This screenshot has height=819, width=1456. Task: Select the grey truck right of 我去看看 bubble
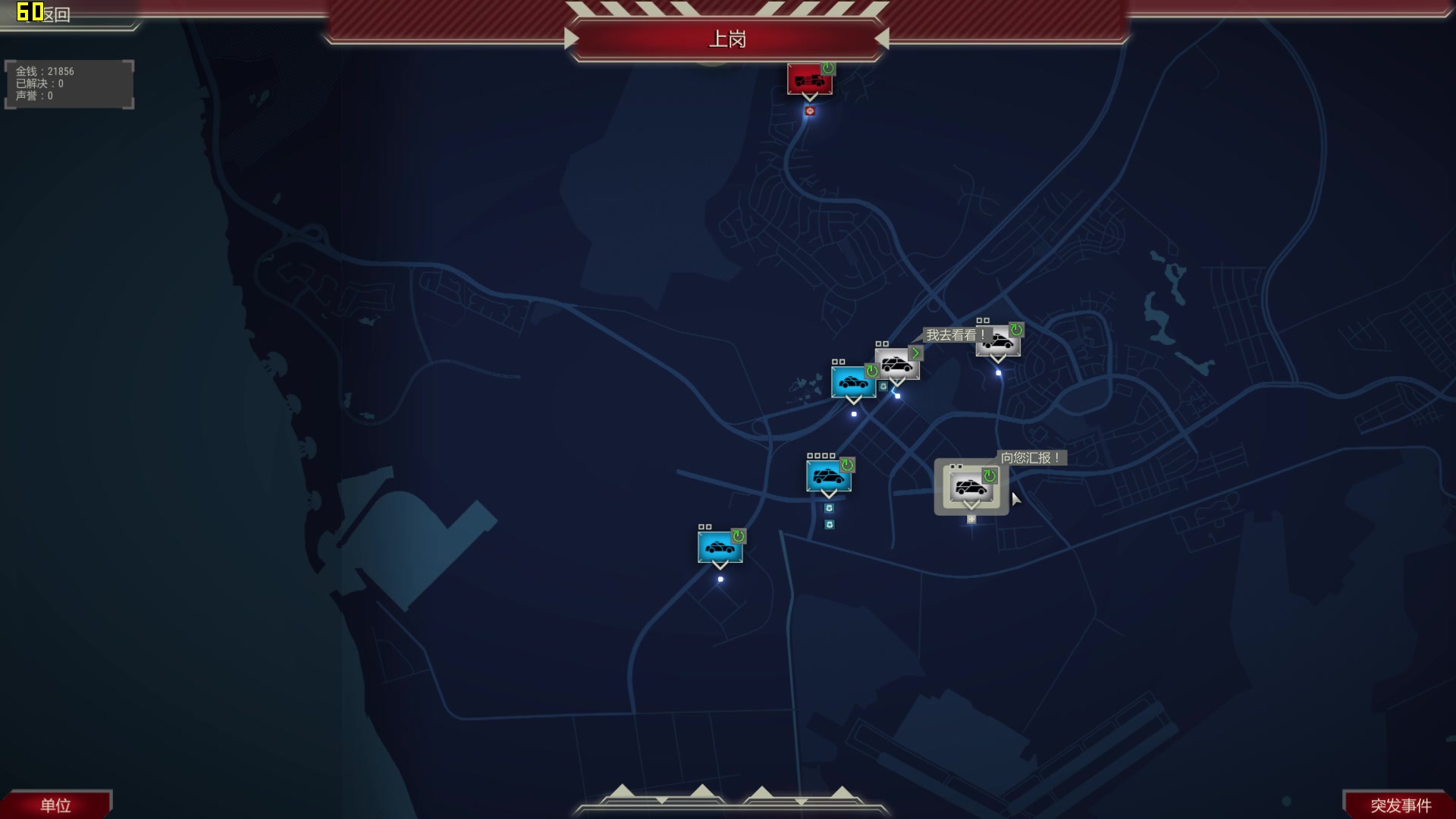997,342
